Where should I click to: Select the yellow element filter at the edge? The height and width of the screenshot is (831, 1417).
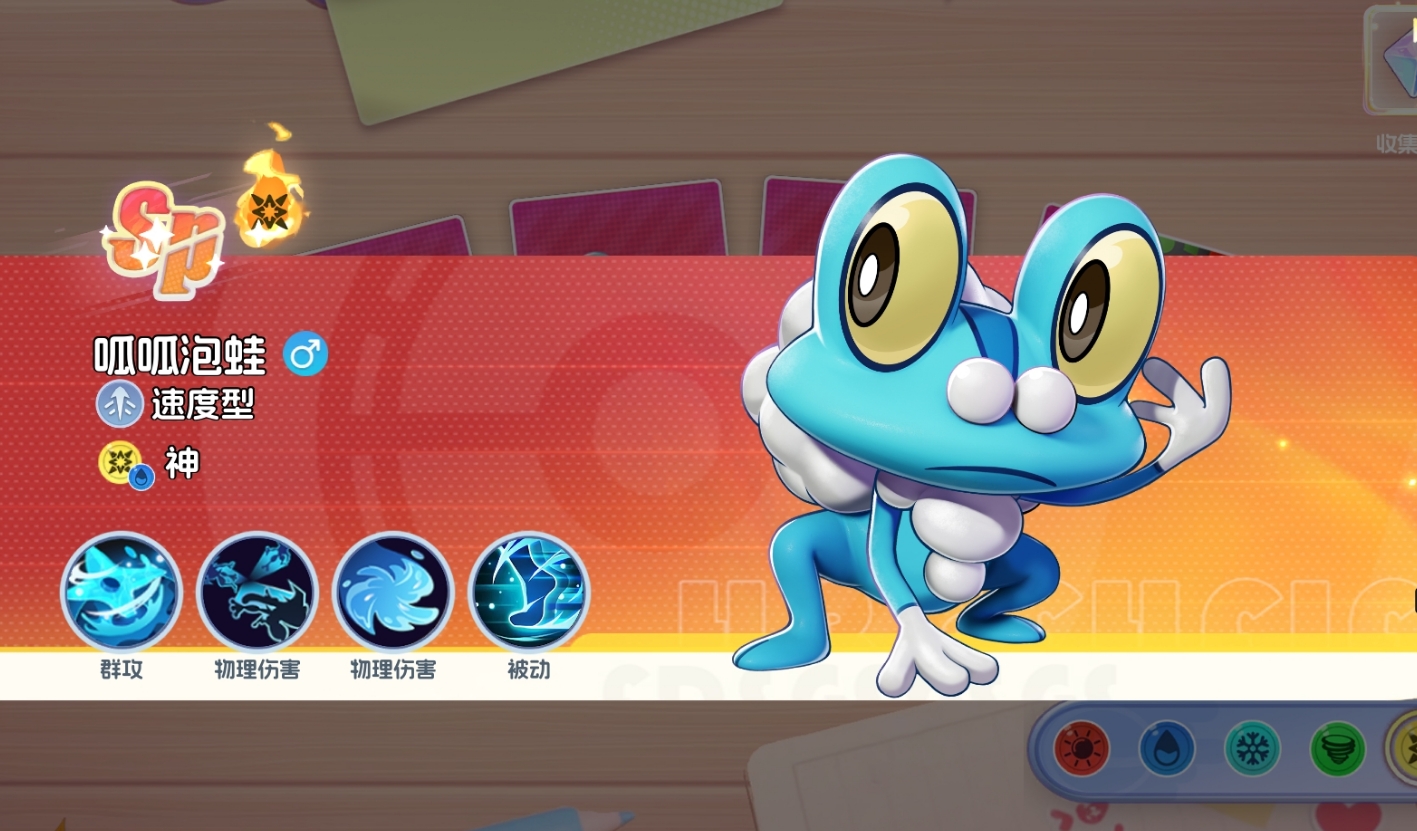pyautogui.click(x=1406, y=749)
